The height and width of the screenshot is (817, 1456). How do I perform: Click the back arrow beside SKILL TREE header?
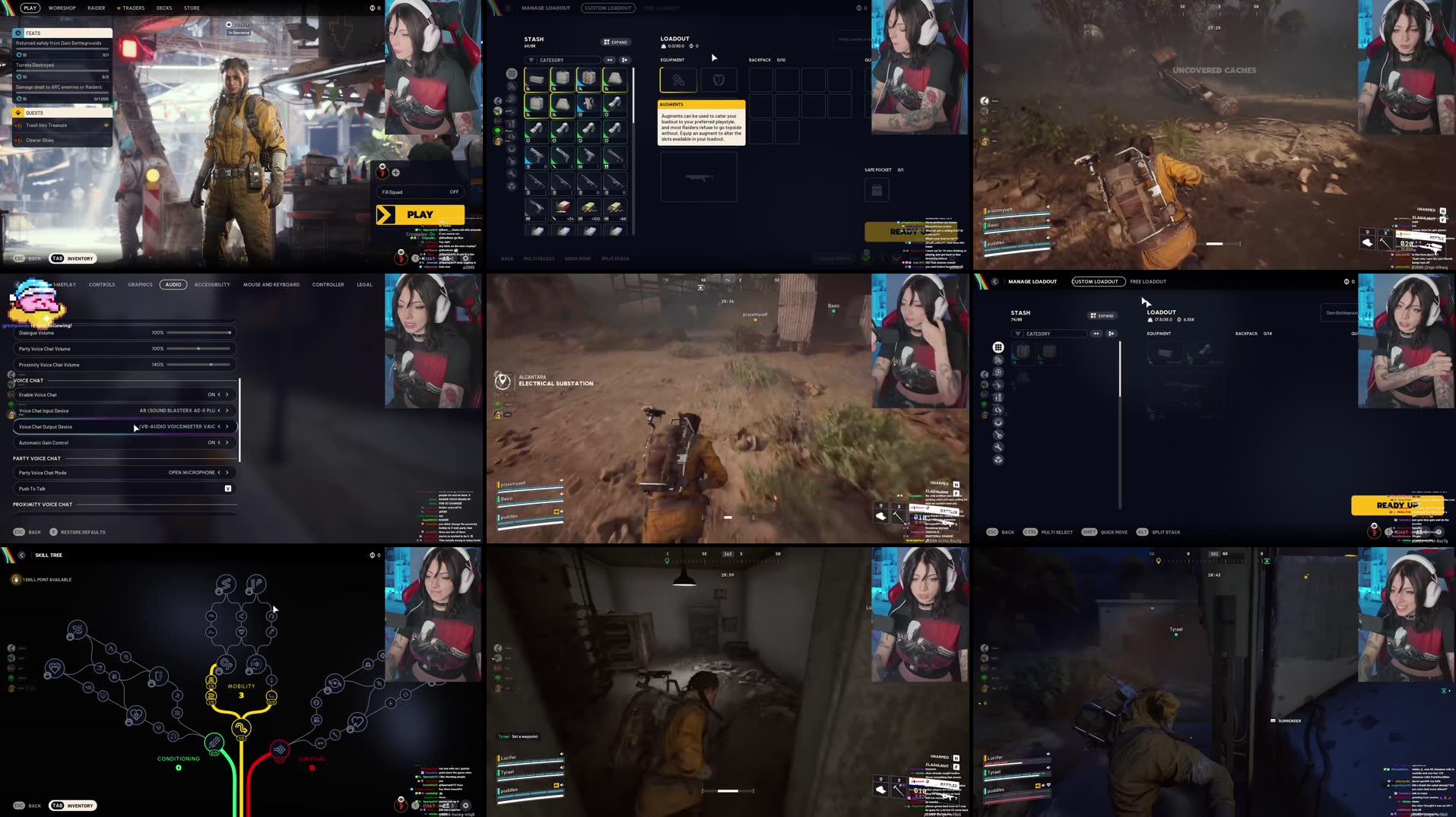click(x=21, y=555)
